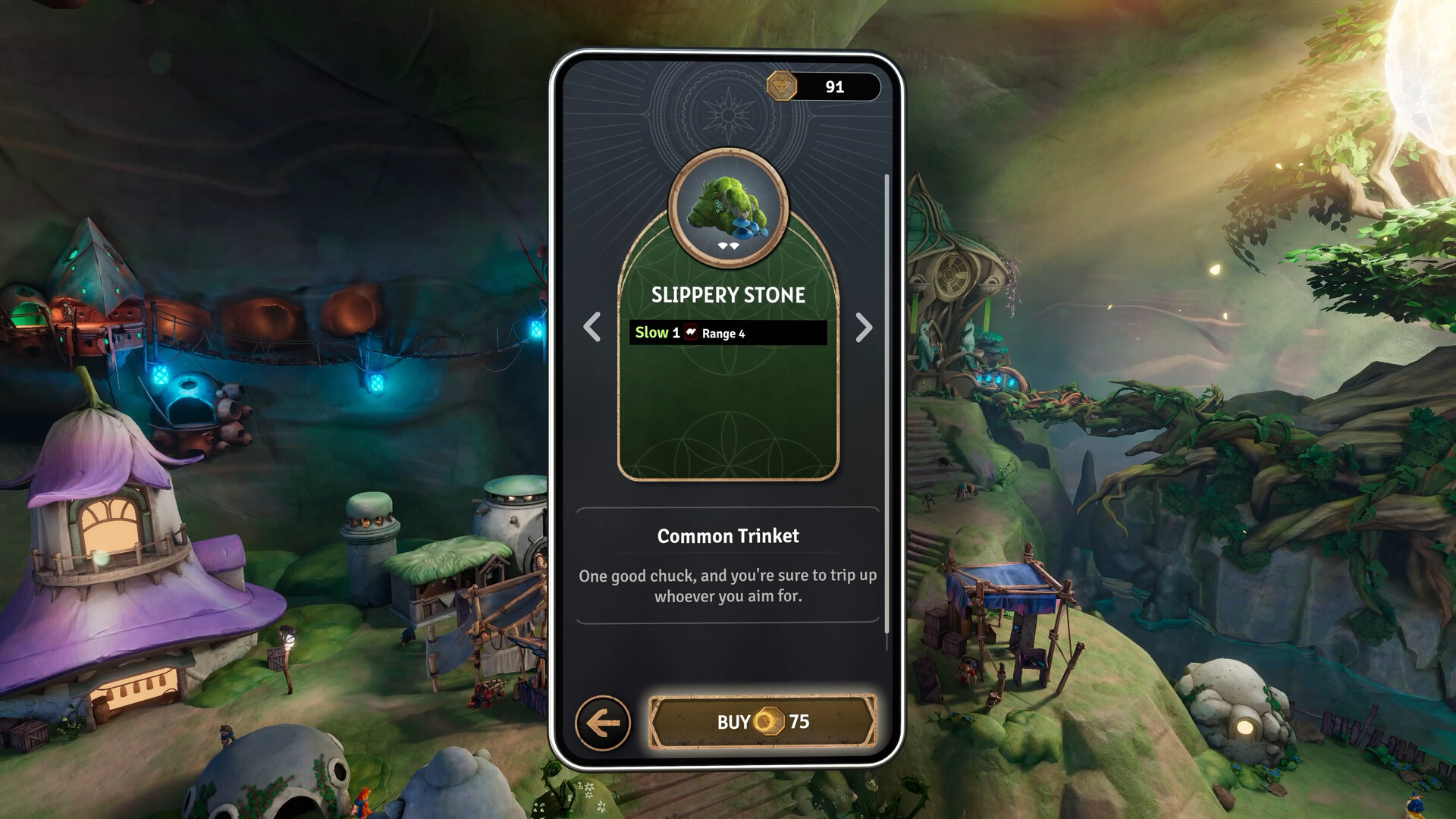This screenshot has height=819, width=1456.
Task: View the previous trinket via left chevron
Action: pyautogui.click(x=591, y=328)
